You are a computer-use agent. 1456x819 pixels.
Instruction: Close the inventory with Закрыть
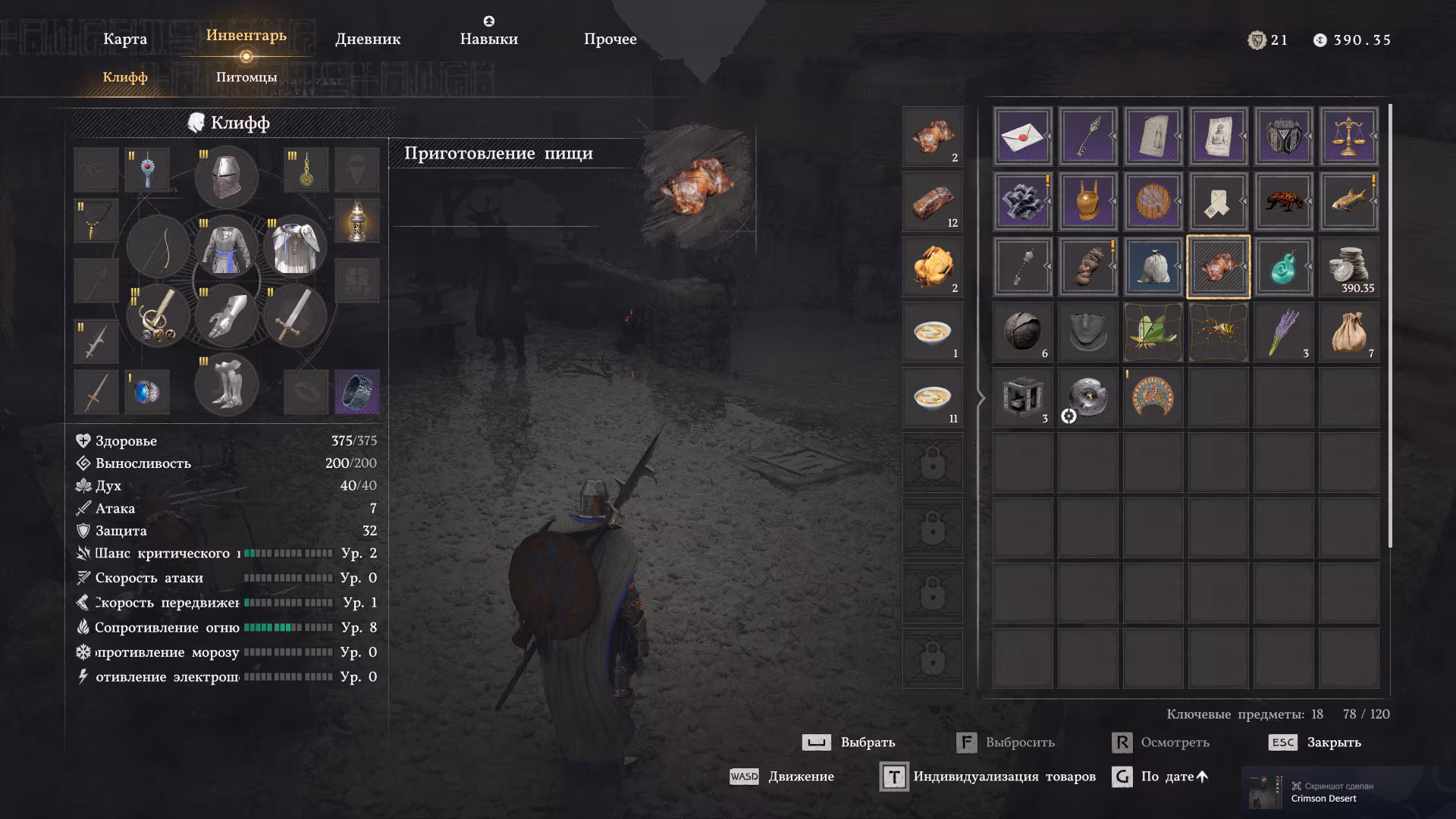coord(1316,742)
